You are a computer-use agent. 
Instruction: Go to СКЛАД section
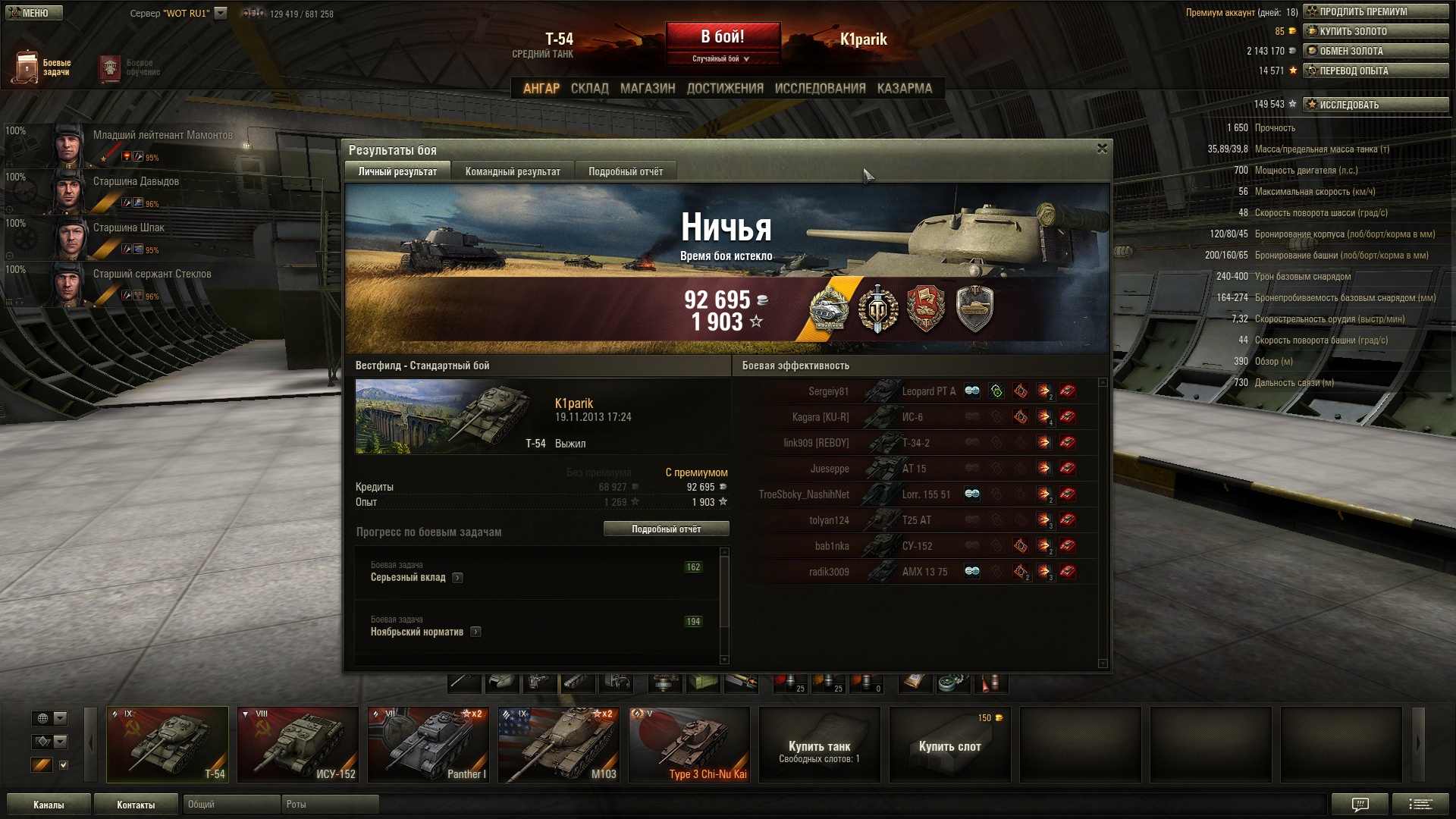point(589,88)
